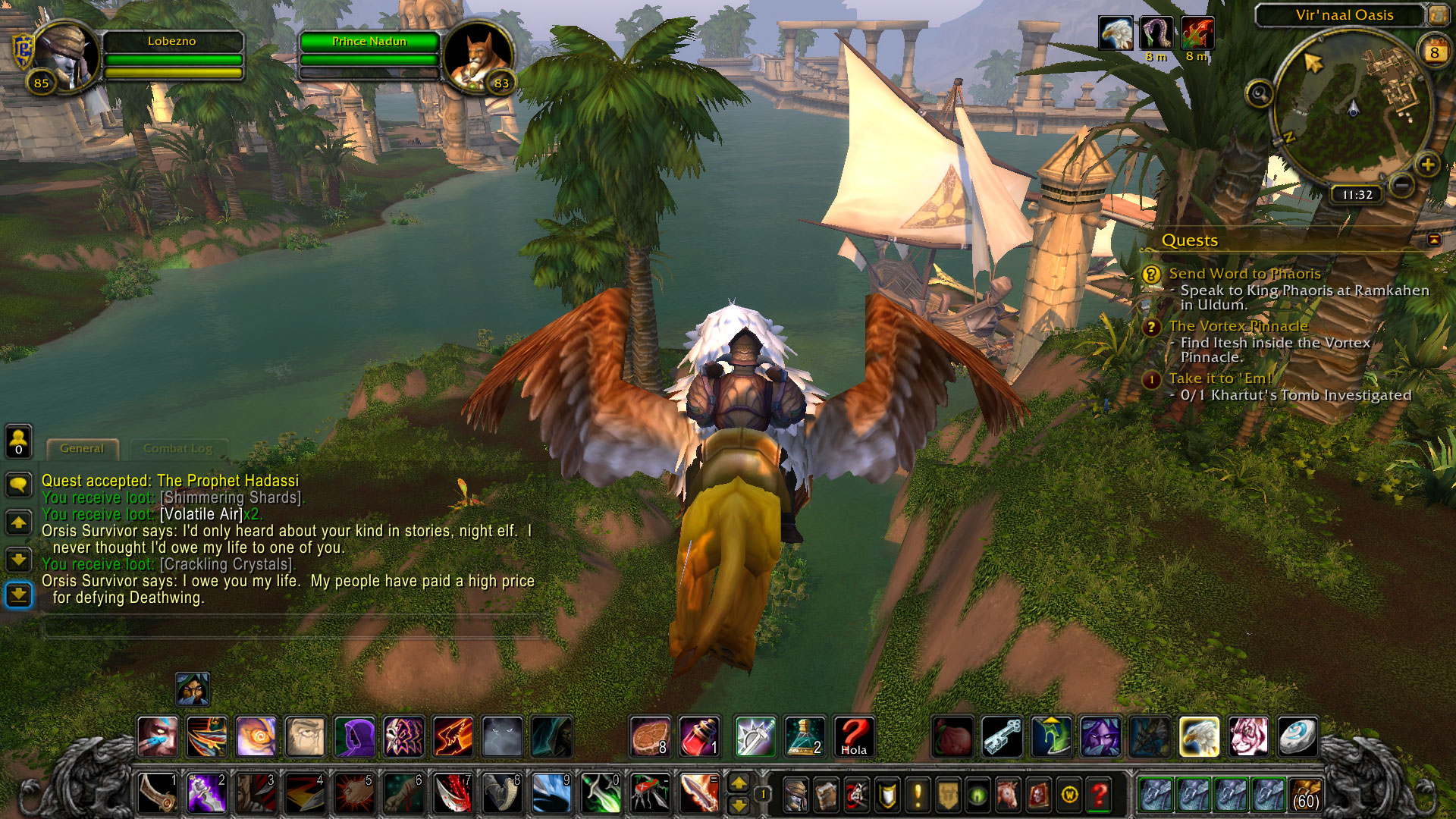Summon the gryphon mount from the action bar
This screenshot has width=1456, height=819.
pos(1199,736)
